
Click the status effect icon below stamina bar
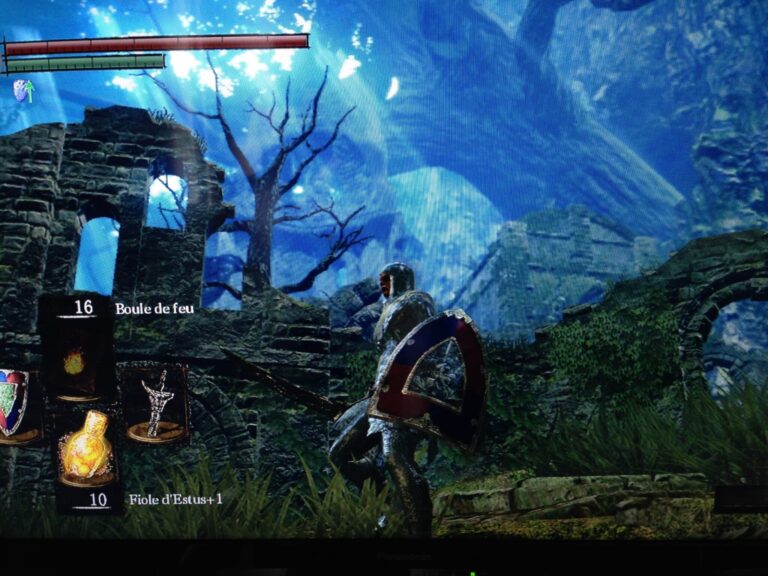click(x=22, y=91)
